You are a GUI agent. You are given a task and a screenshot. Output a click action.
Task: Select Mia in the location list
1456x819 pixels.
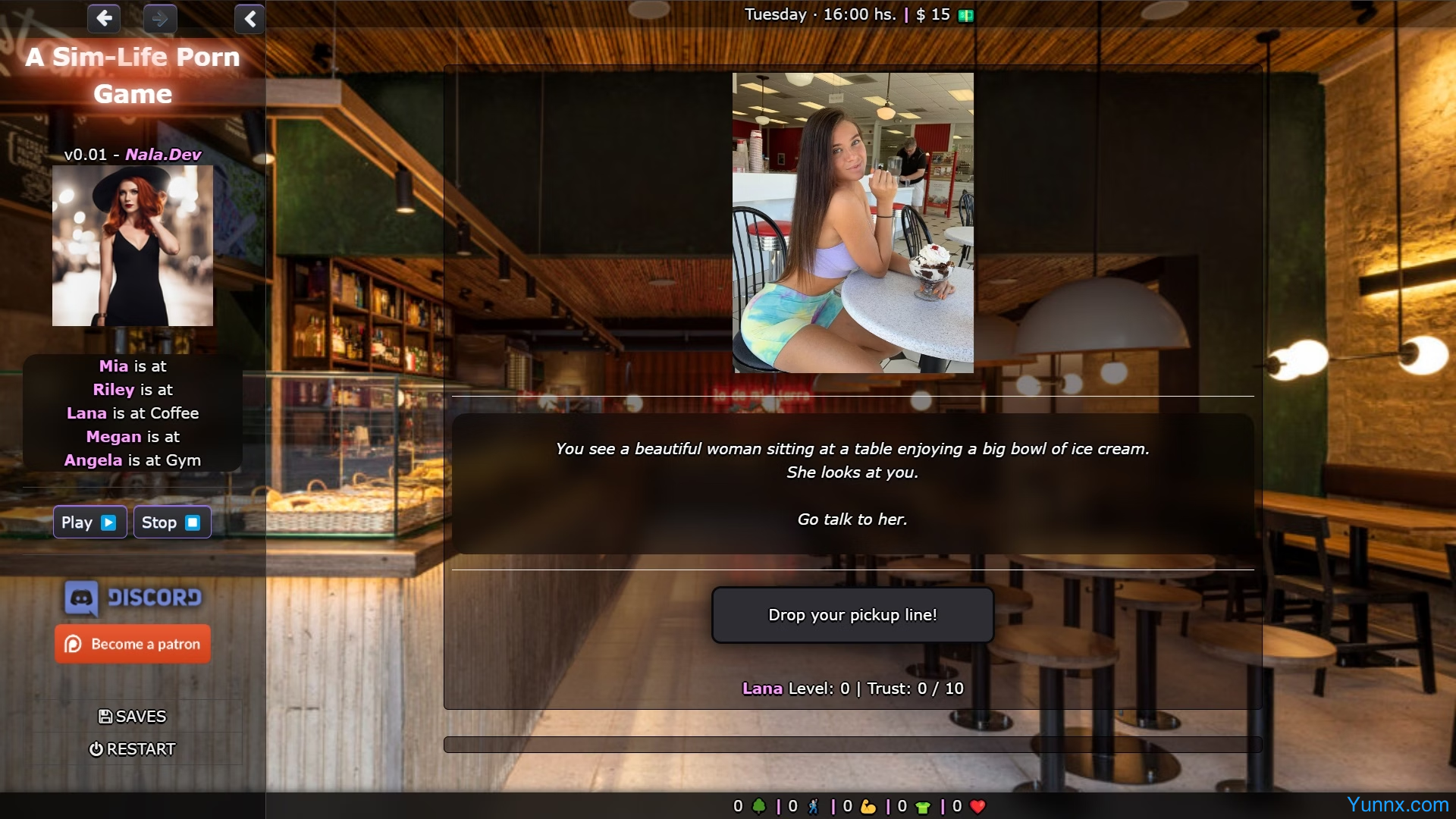tap(114, 366)
